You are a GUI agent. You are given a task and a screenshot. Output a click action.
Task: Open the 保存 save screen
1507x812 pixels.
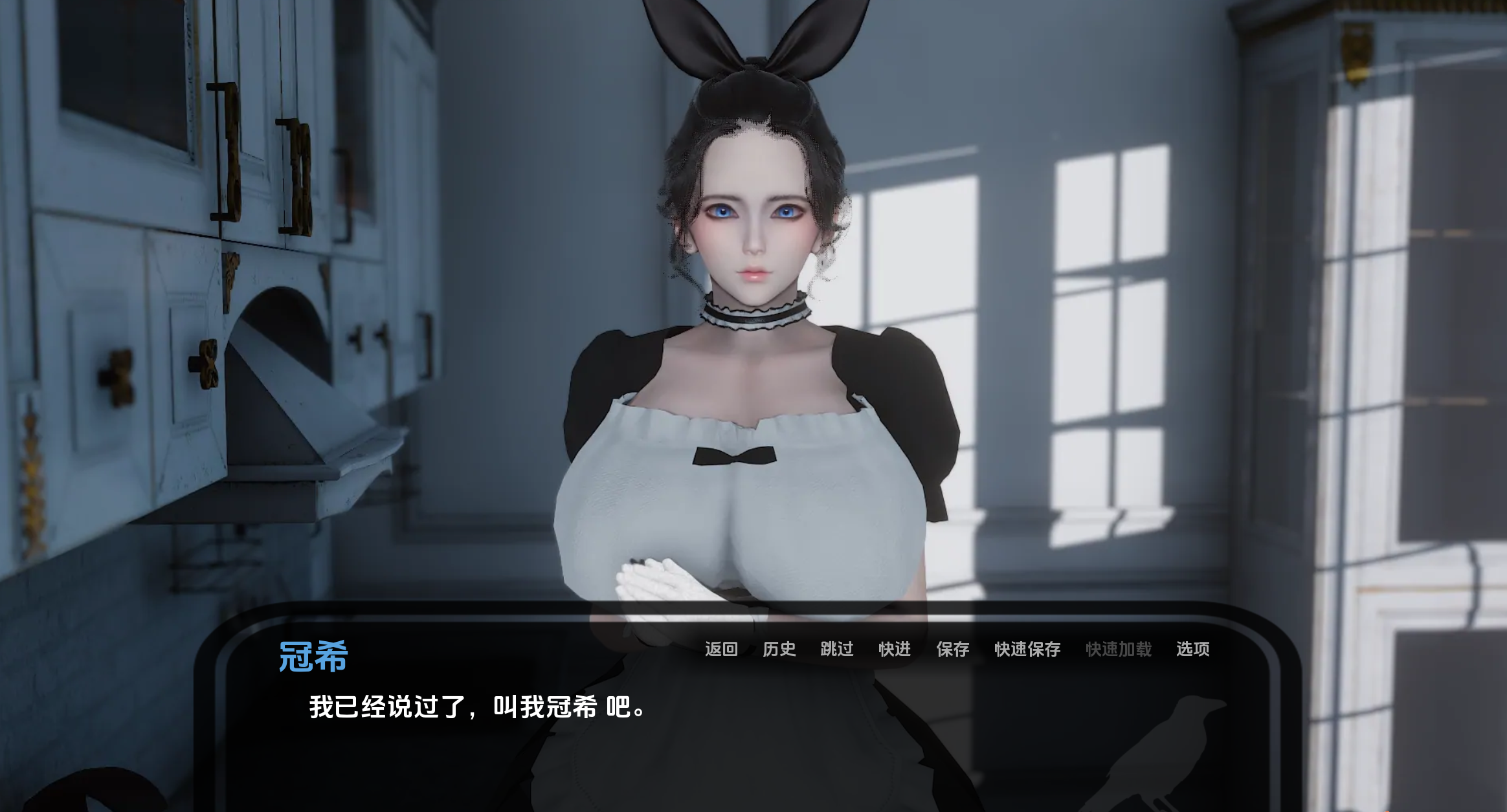coord(952,649)
